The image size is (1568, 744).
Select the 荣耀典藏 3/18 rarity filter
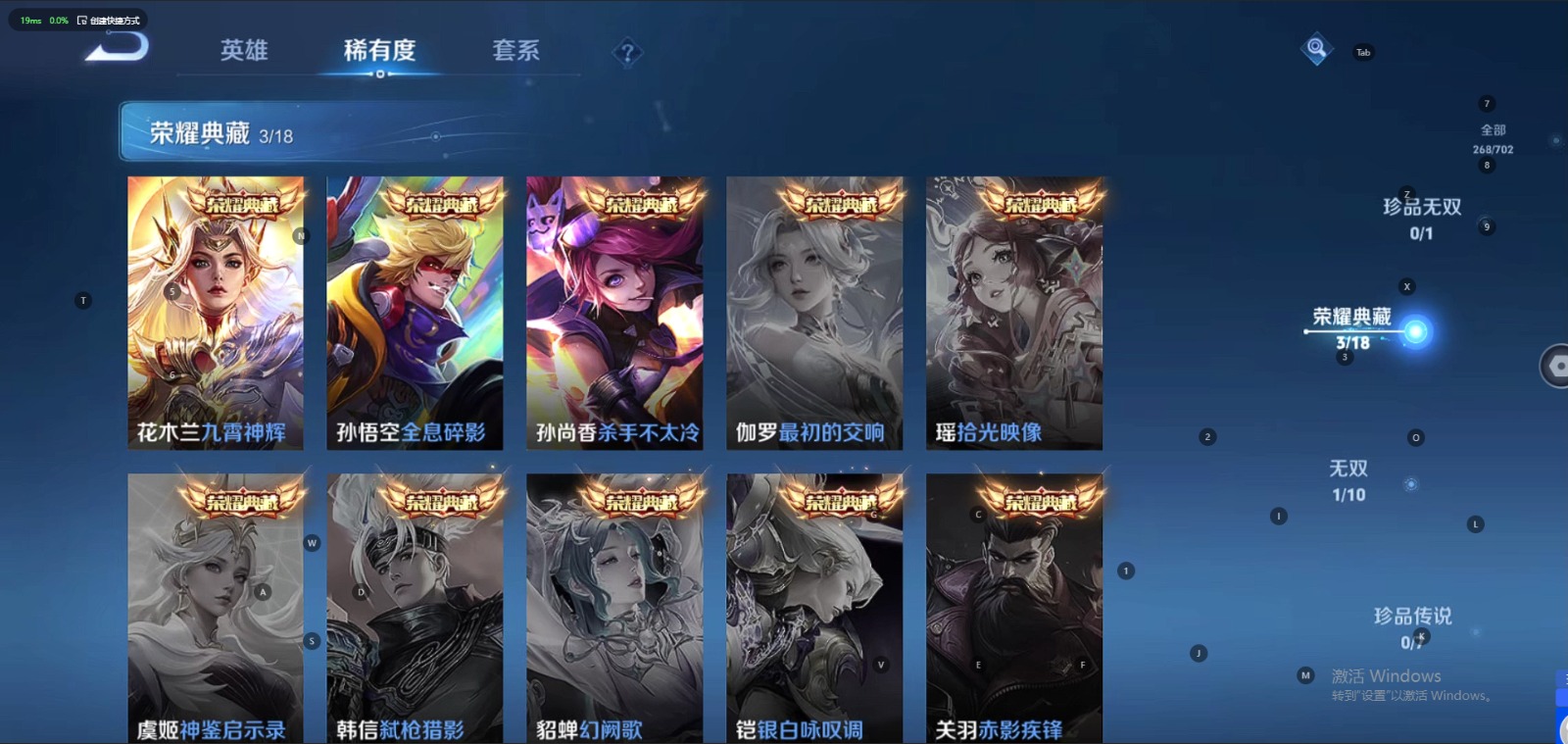pos(1353,327)
